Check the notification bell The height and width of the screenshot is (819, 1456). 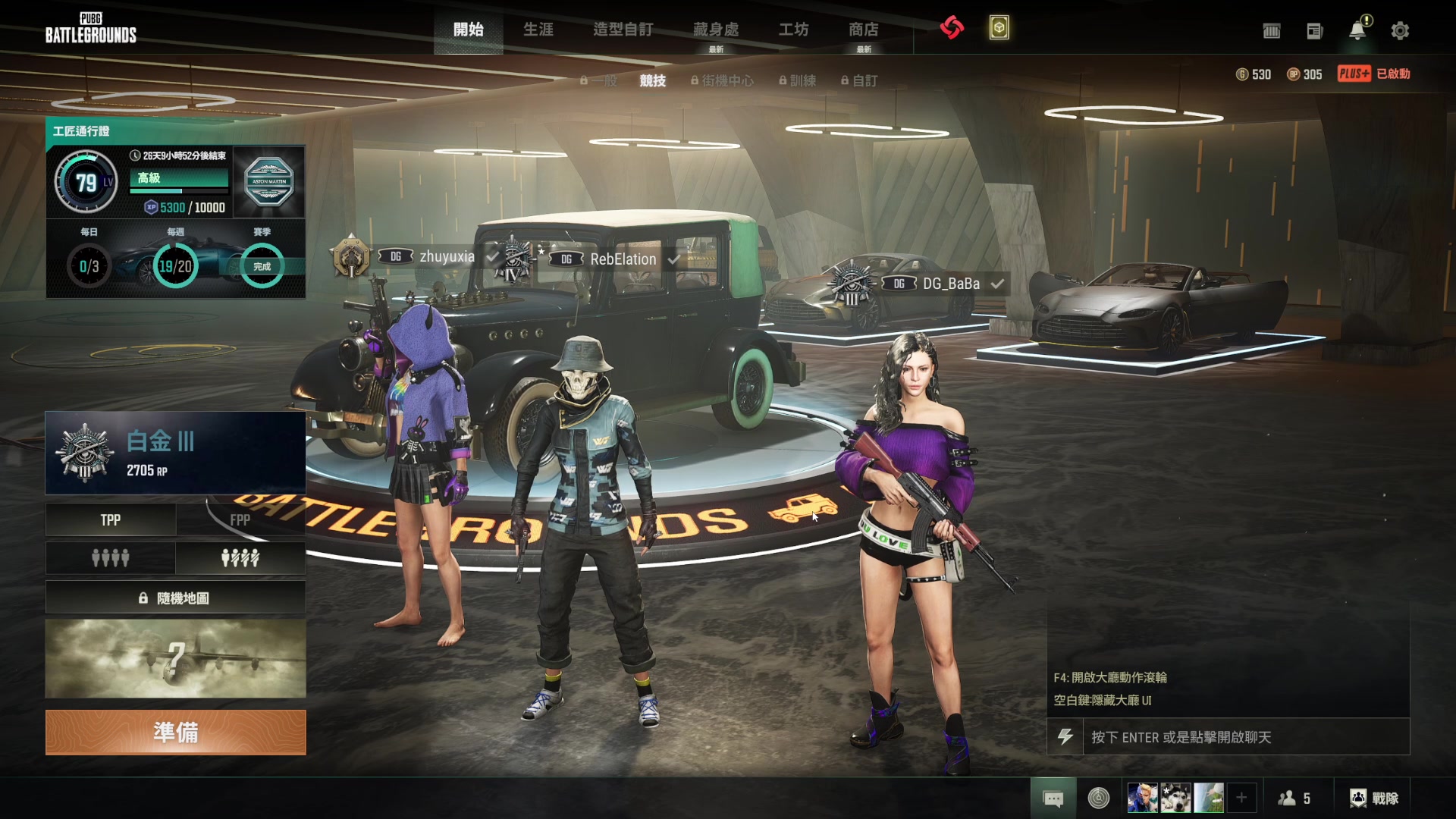[1357, 30]
